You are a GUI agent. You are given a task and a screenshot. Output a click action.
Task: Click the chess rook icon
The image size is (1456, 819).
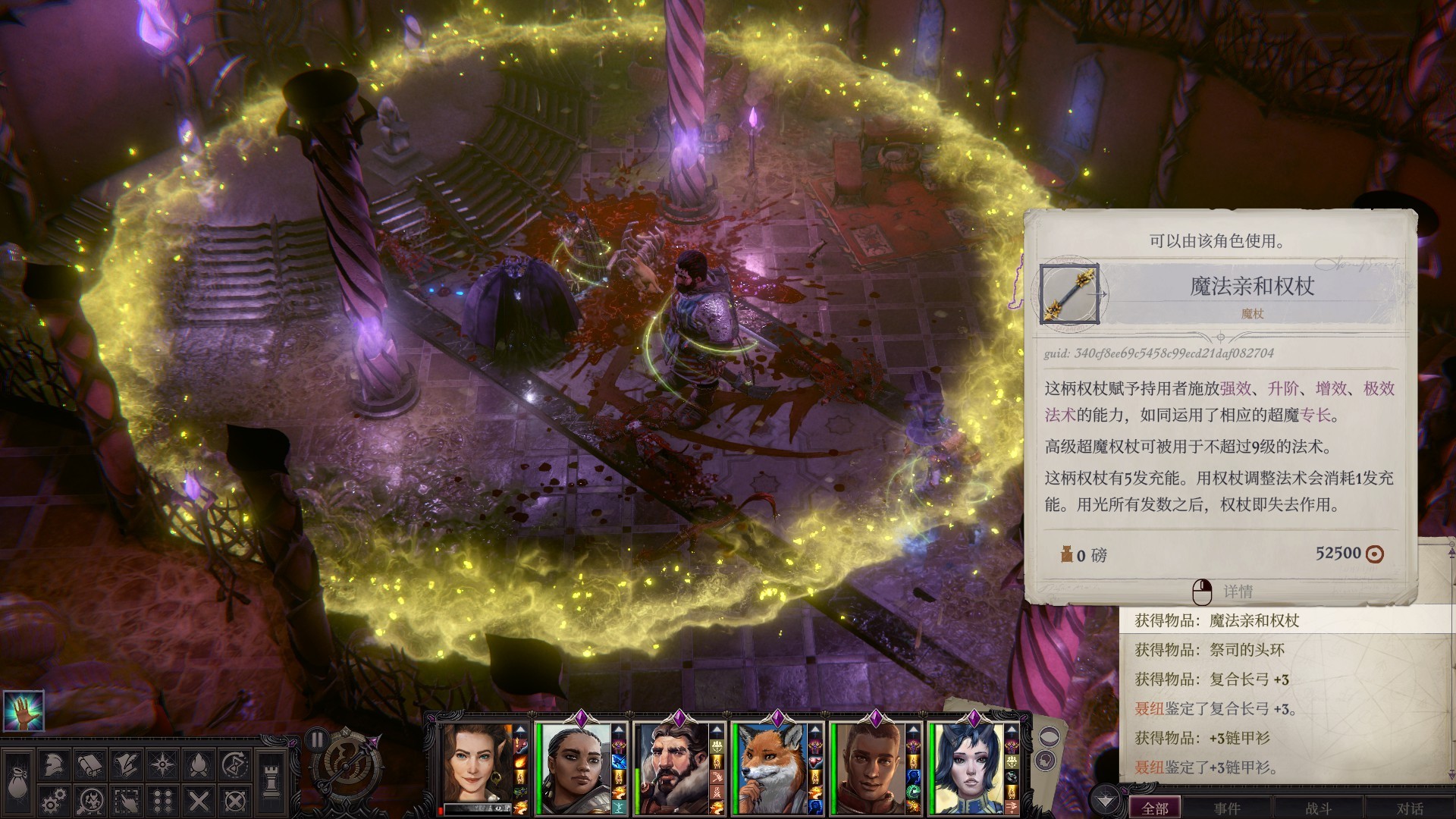(271, 783)
